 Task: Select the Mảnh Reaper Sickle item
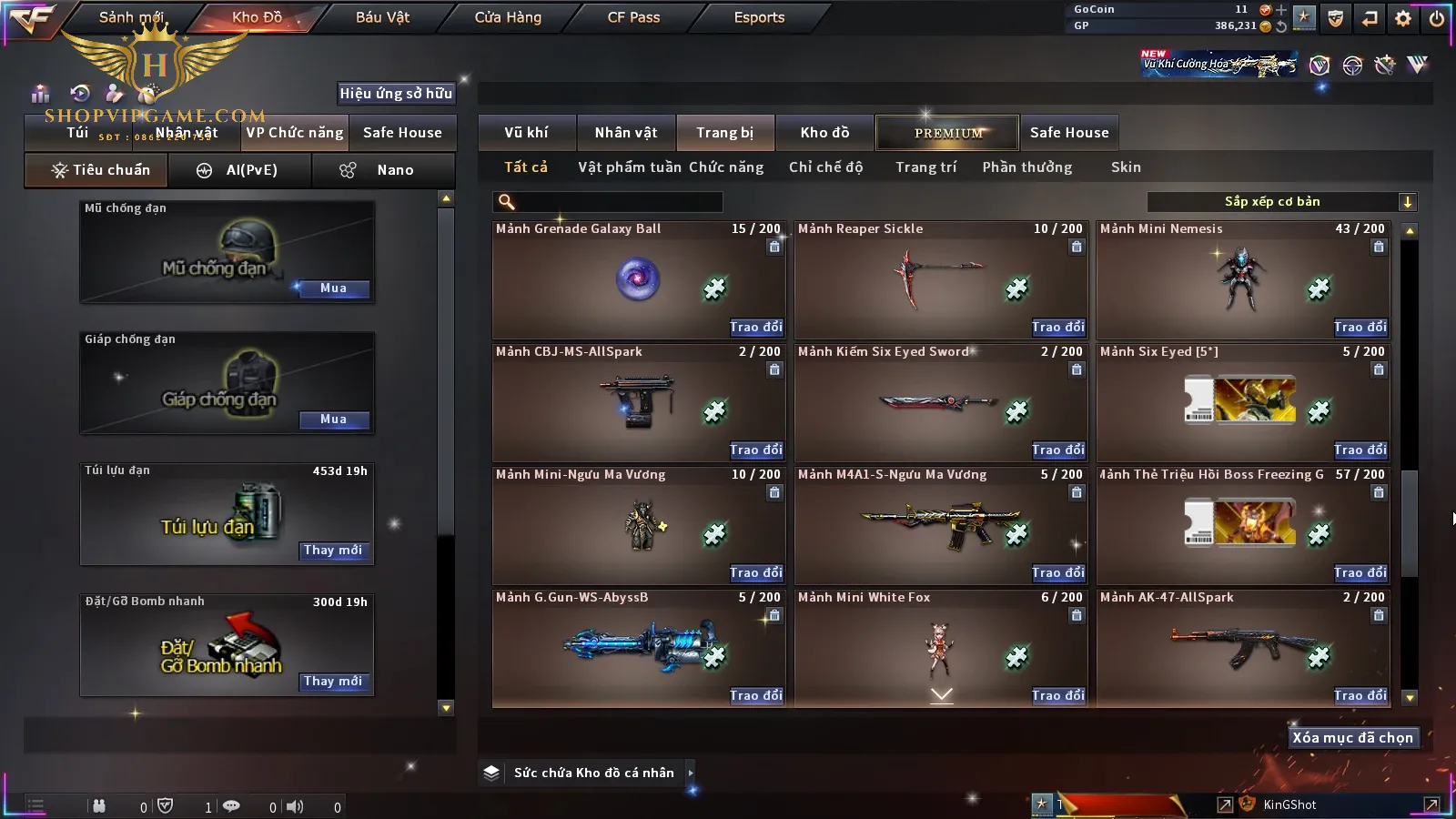click(941, 279)
